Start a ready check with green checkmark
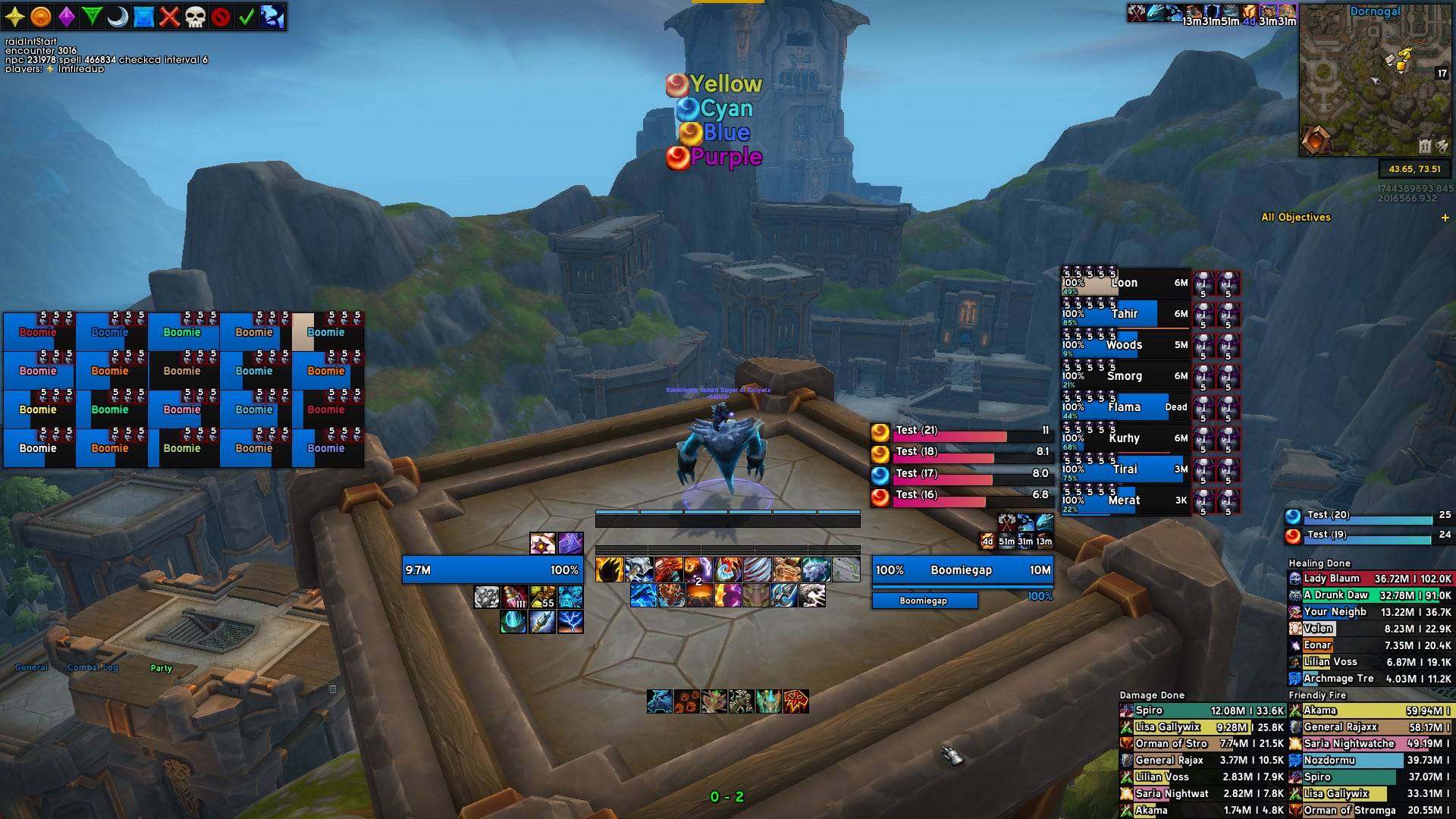 tap(246, 17)
